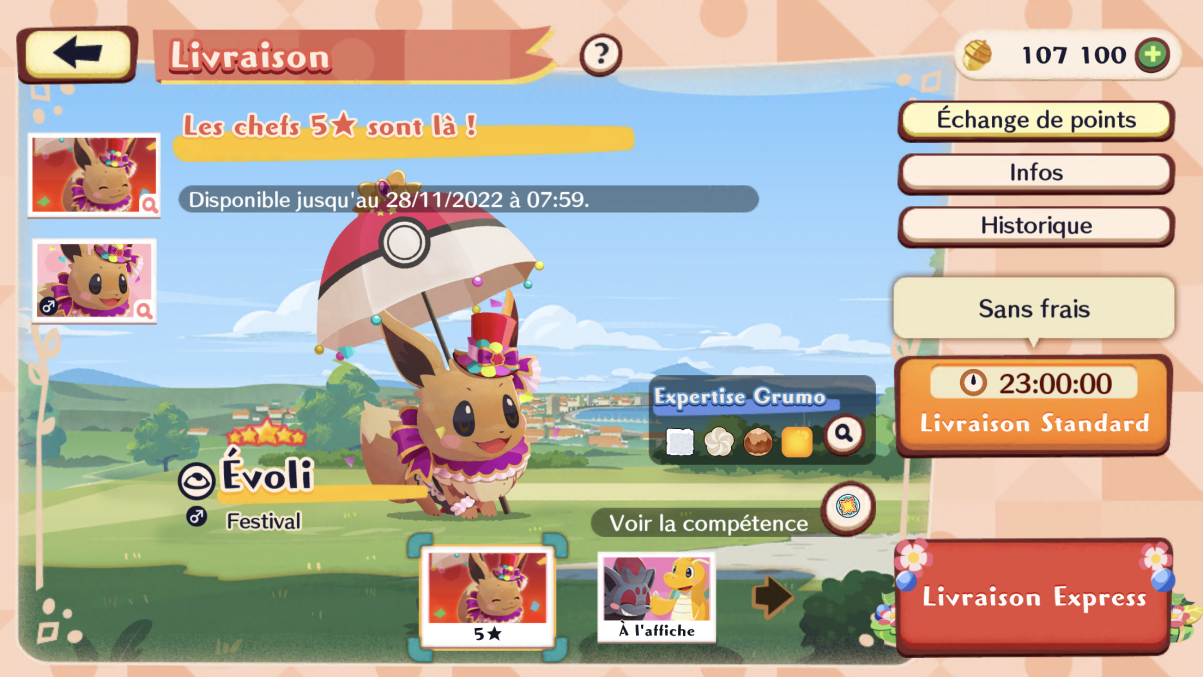
Task: Select the À l'affiche banner thumbnail
Action: [656, 597]
